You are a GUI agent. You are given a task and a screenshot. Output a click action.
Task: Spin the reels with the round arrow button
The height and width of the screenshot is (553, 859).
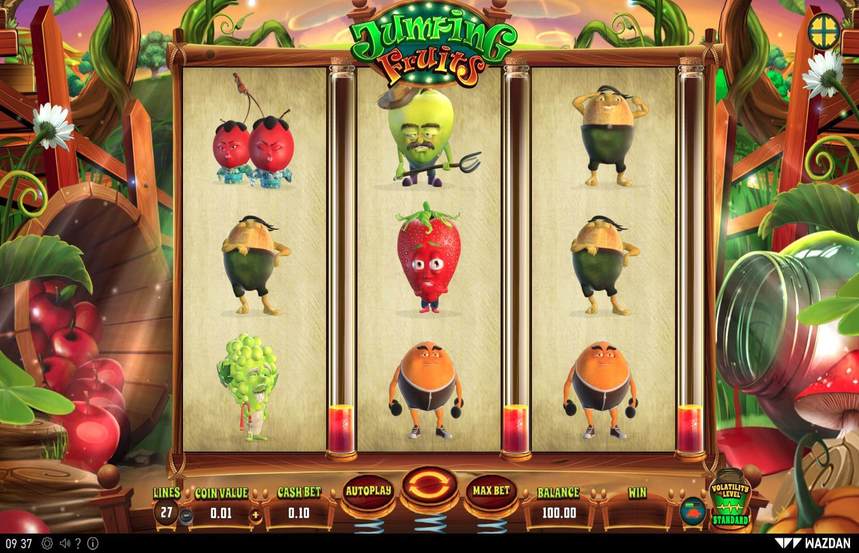point(429,487)
